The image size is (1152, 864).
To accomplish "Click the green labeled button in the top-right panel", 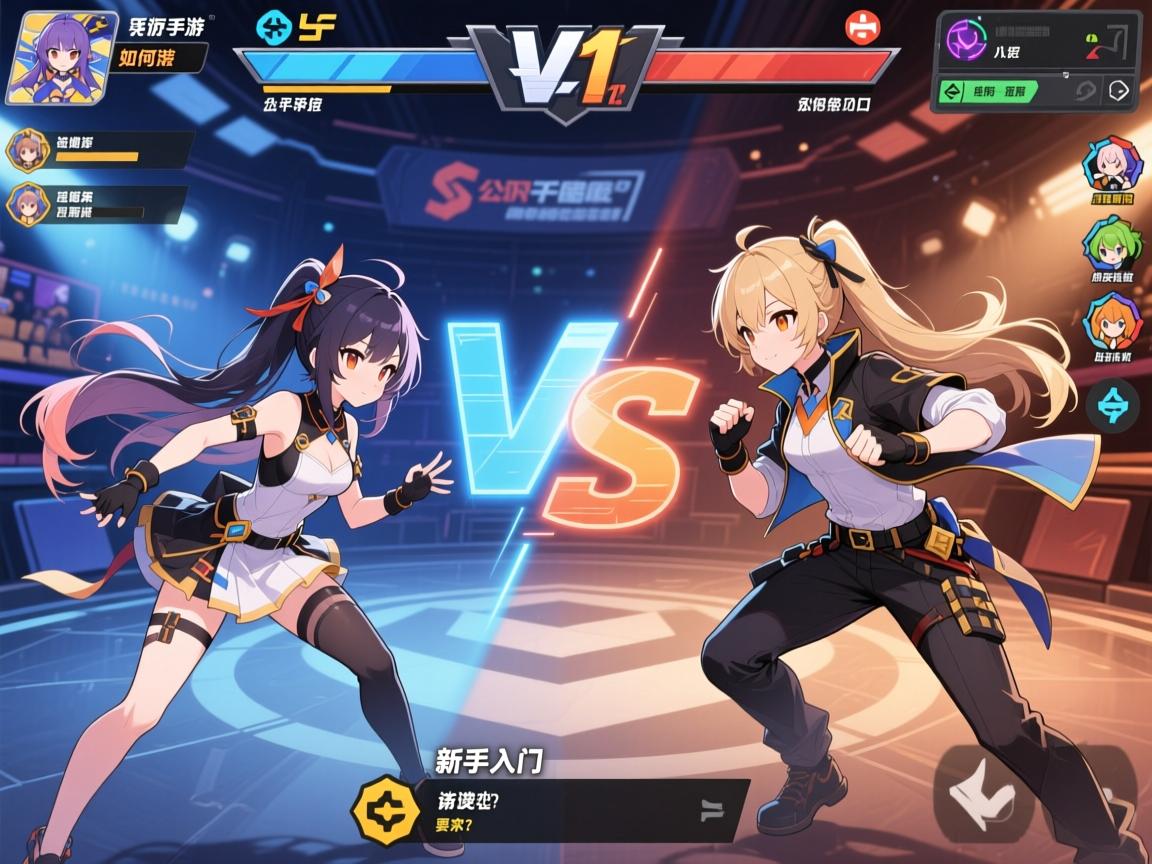I will pyautogui.click(x=986, y=92).
